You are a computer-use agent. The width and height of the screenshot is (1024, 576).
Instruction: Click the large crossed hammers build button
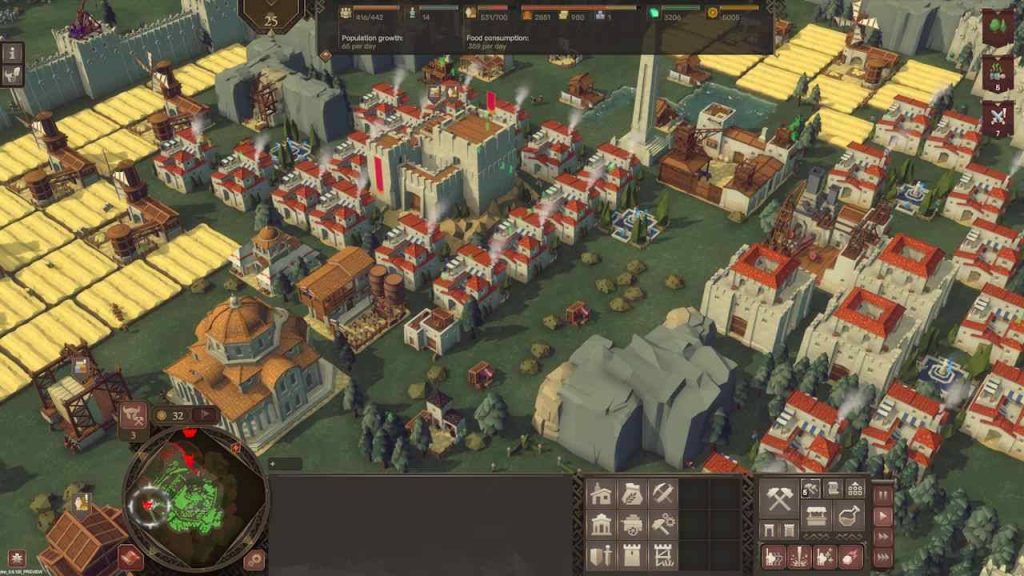point(779,499)
